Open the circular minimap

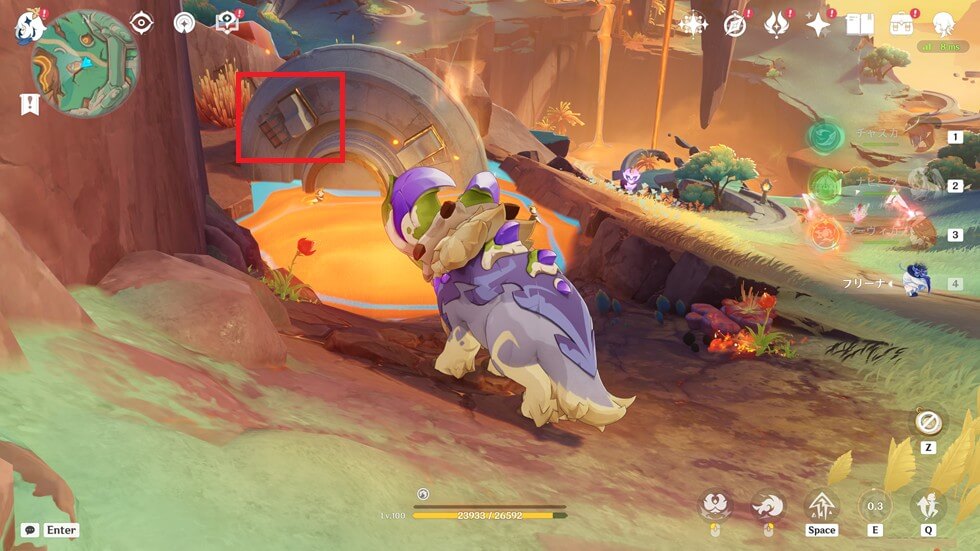[85, 63]
